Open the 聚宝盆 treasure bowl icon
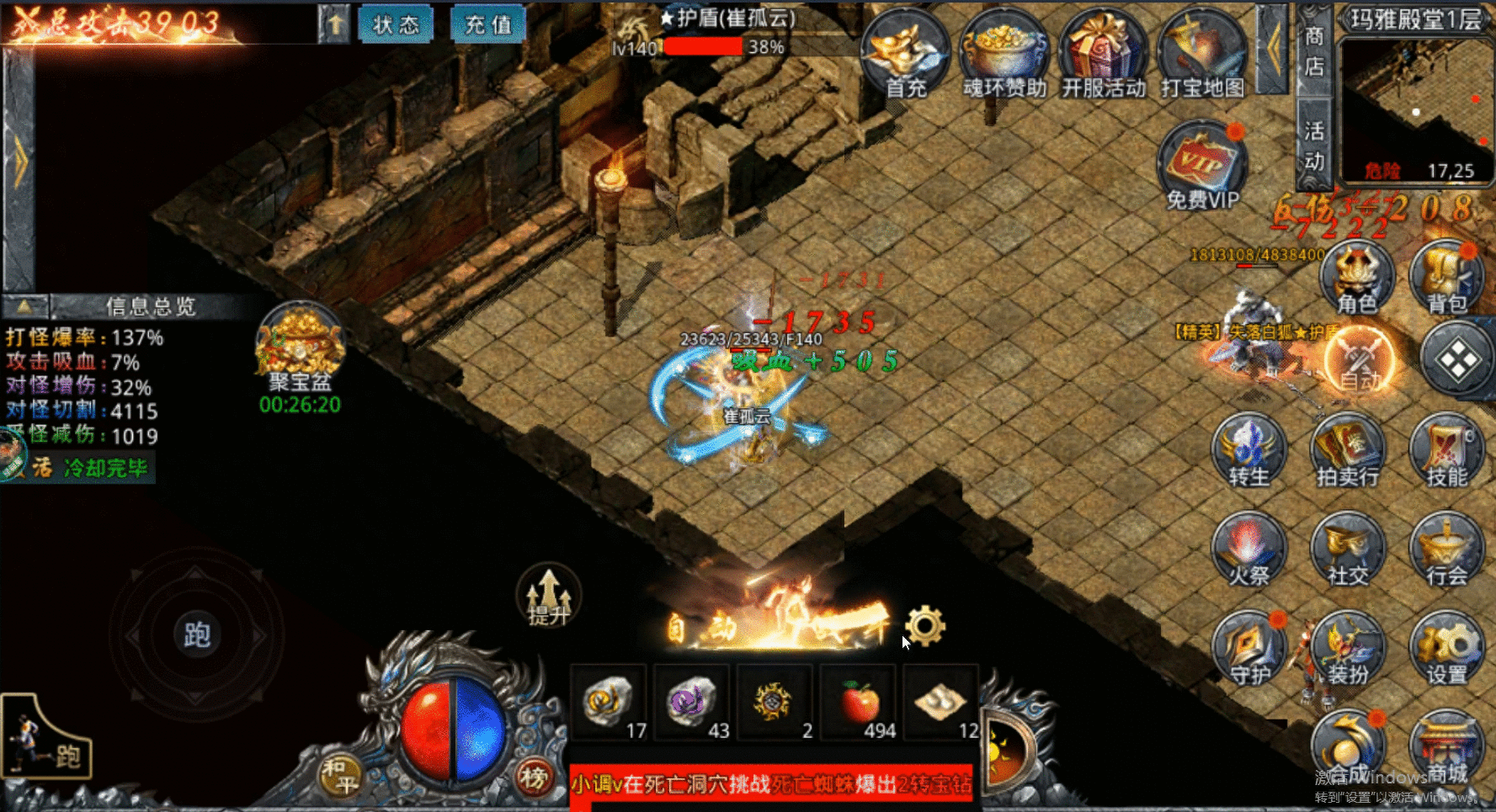The image size is (1496, 812). tap(300, 346)
